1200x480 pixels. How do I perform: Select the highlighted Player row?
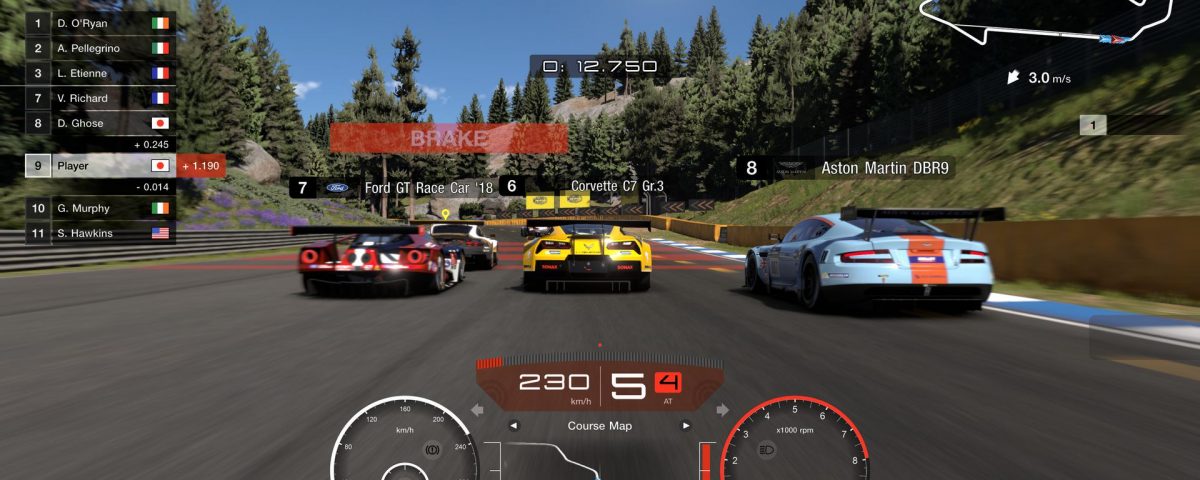click(100, 166)
